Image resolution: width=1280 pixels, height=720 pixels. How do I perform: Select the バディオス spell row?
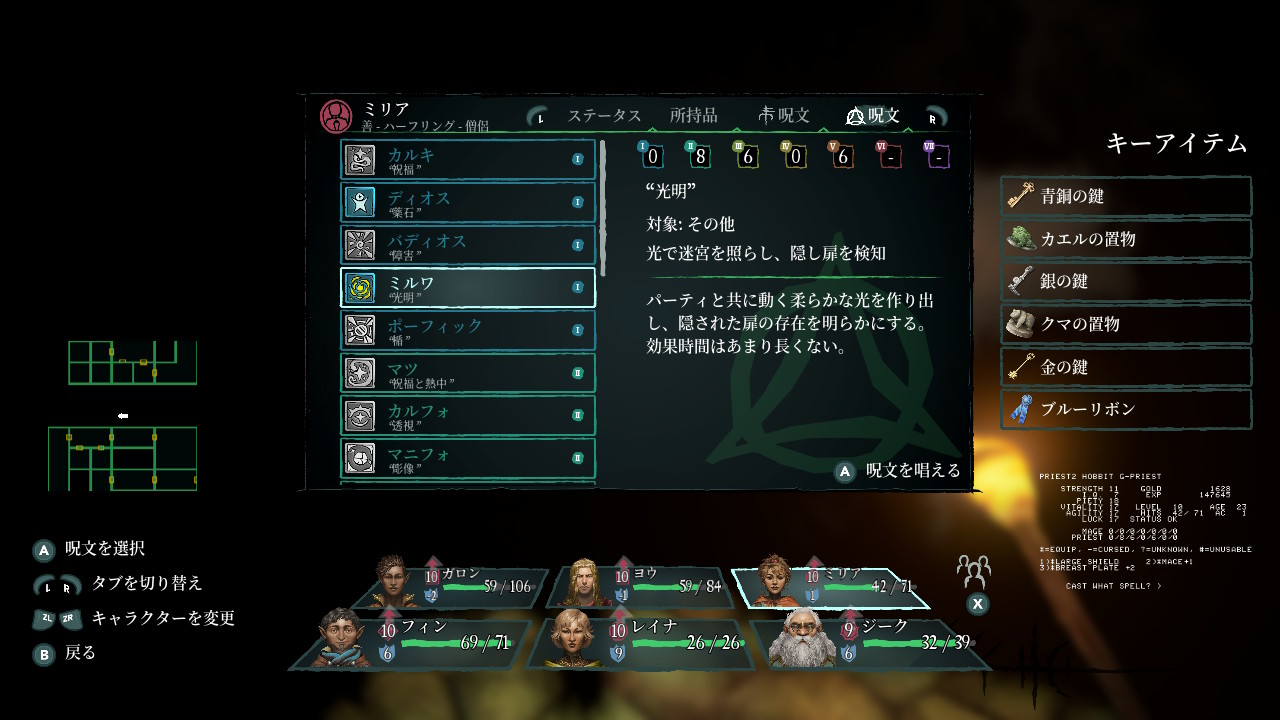click(x=468, y=245)
